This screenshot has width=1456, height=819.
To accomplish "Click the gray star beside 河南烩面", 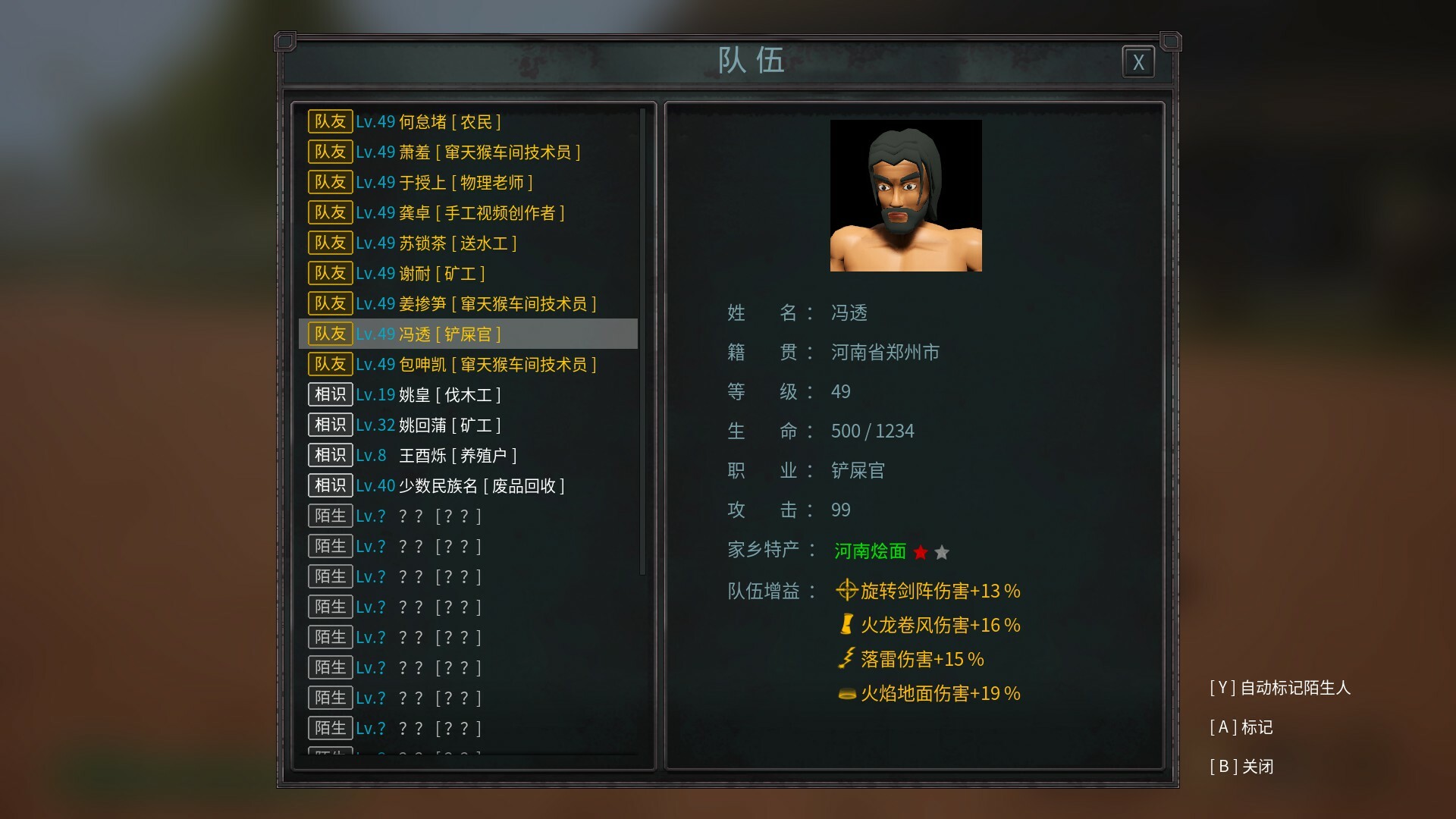I will [x=942, y=553].
